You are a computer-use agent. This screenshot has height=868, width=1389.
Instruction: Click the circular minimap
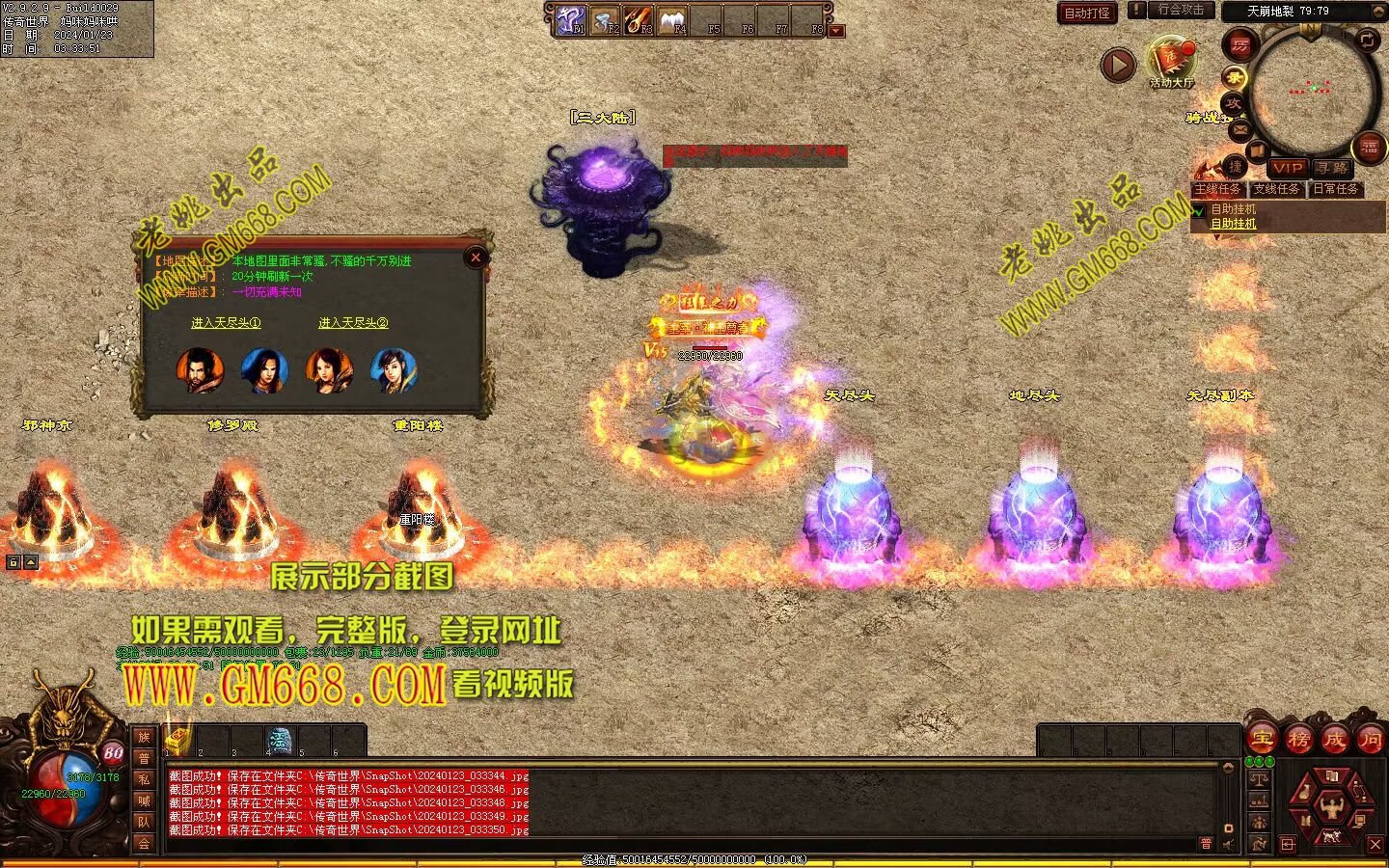tap(1312, 92)
